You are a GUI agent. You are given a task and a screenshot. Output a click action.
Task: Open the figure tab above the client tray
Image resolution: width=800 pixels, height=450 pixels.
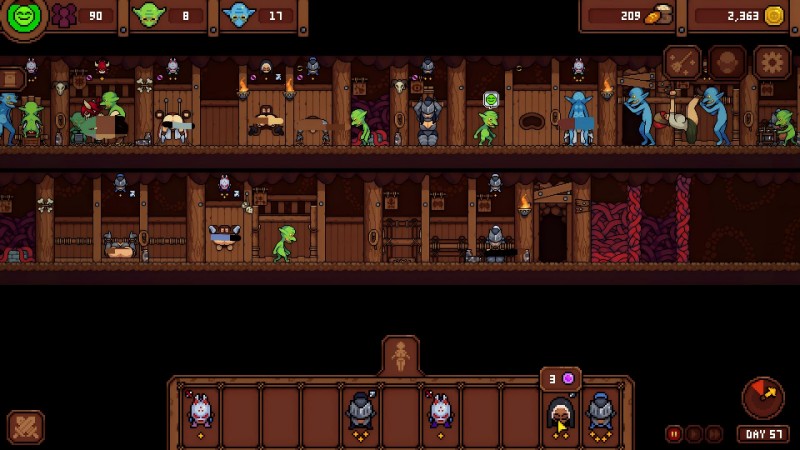[401, 356]
